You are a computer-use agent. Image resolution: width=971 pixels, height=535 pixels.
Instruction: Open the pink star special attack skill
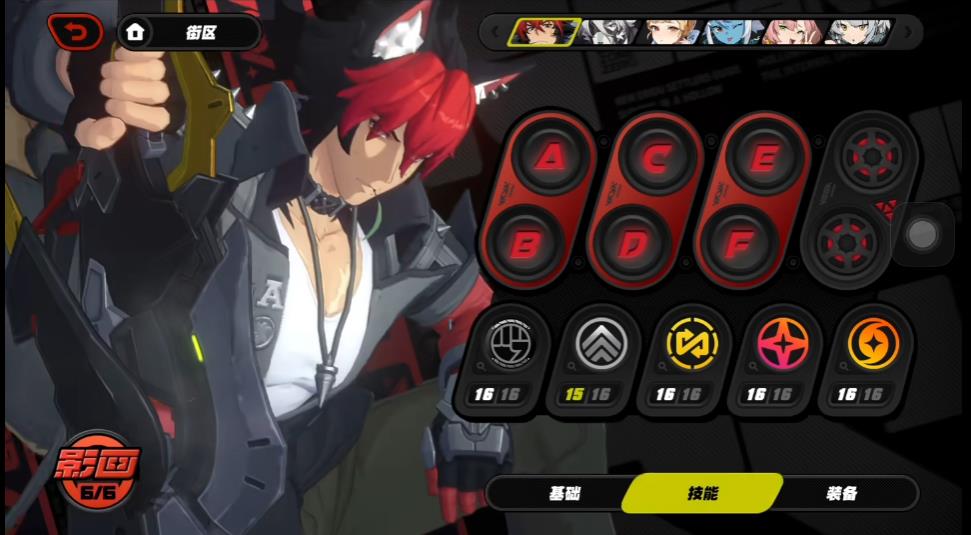click(782, 345)
